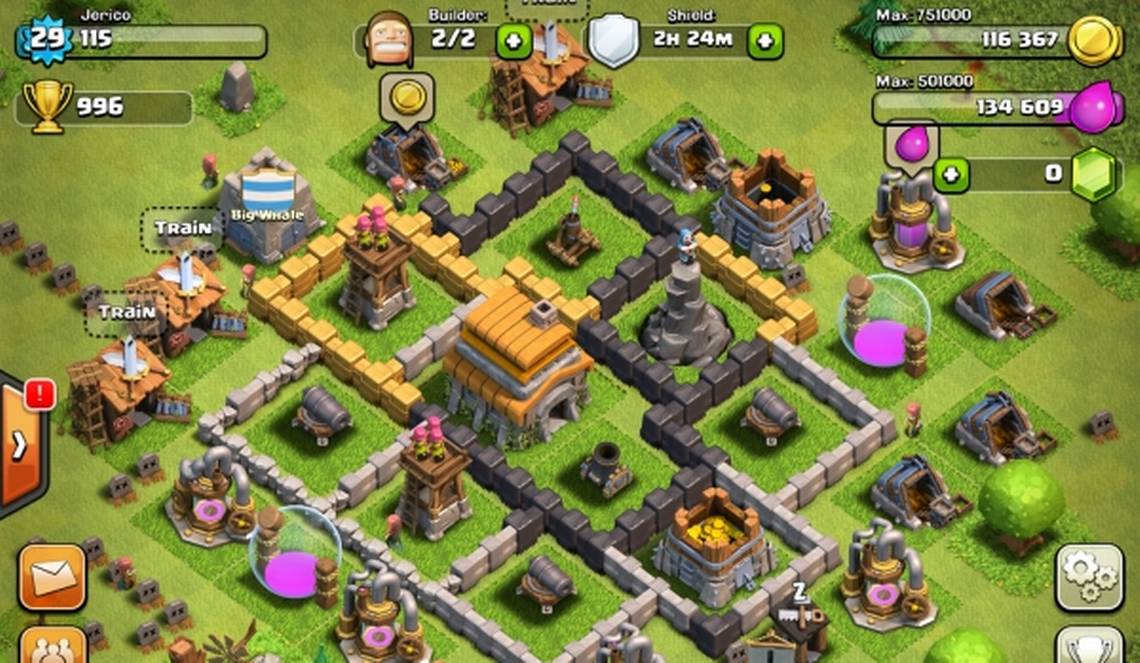Buy more shield time with the plus button
Image resolution: width=1140 pixels, height=663 pixels.
click(765, 41)
